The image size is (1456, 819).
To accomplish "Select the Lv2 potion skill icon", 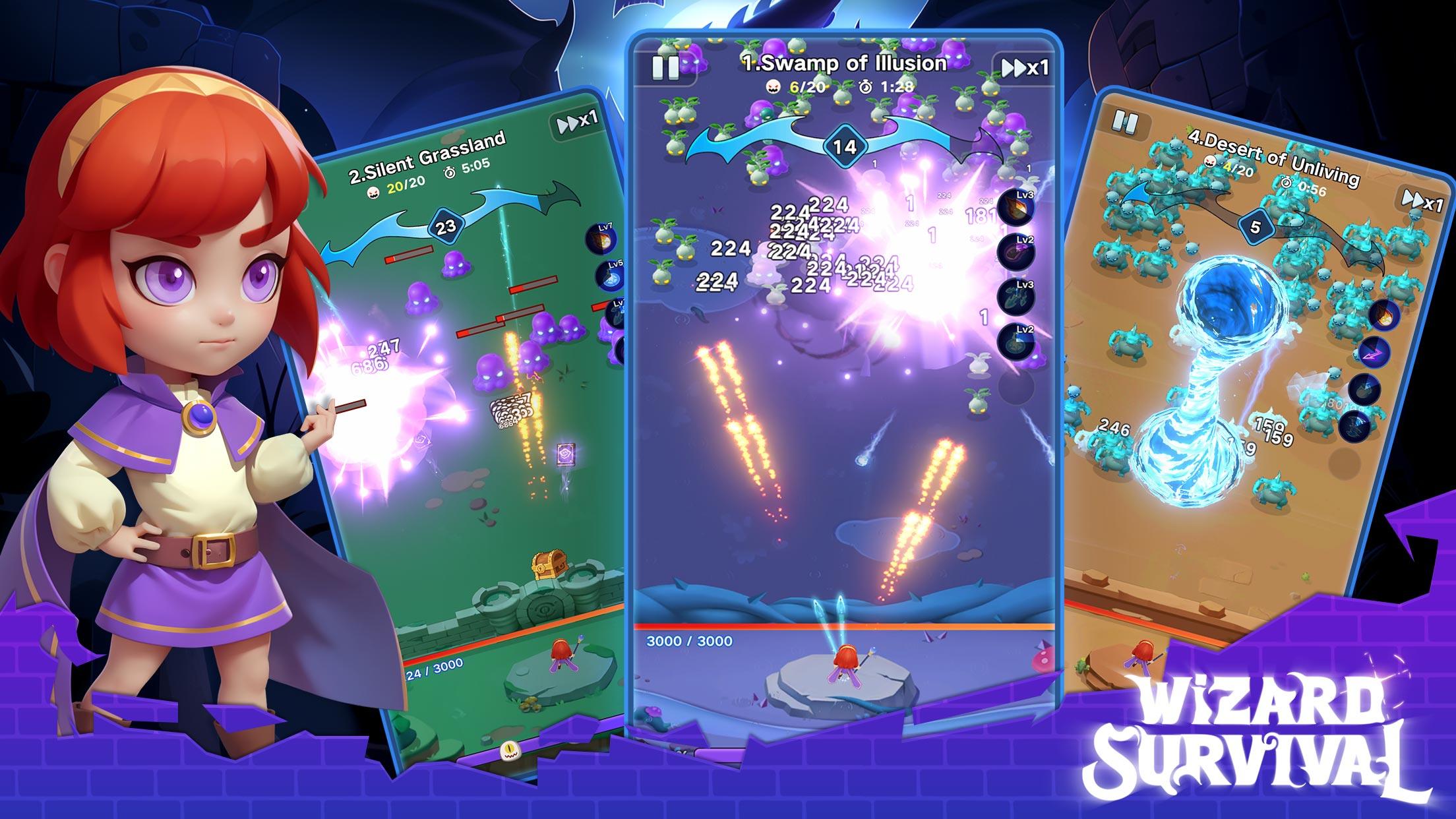I will click(x=1015, y=341).
